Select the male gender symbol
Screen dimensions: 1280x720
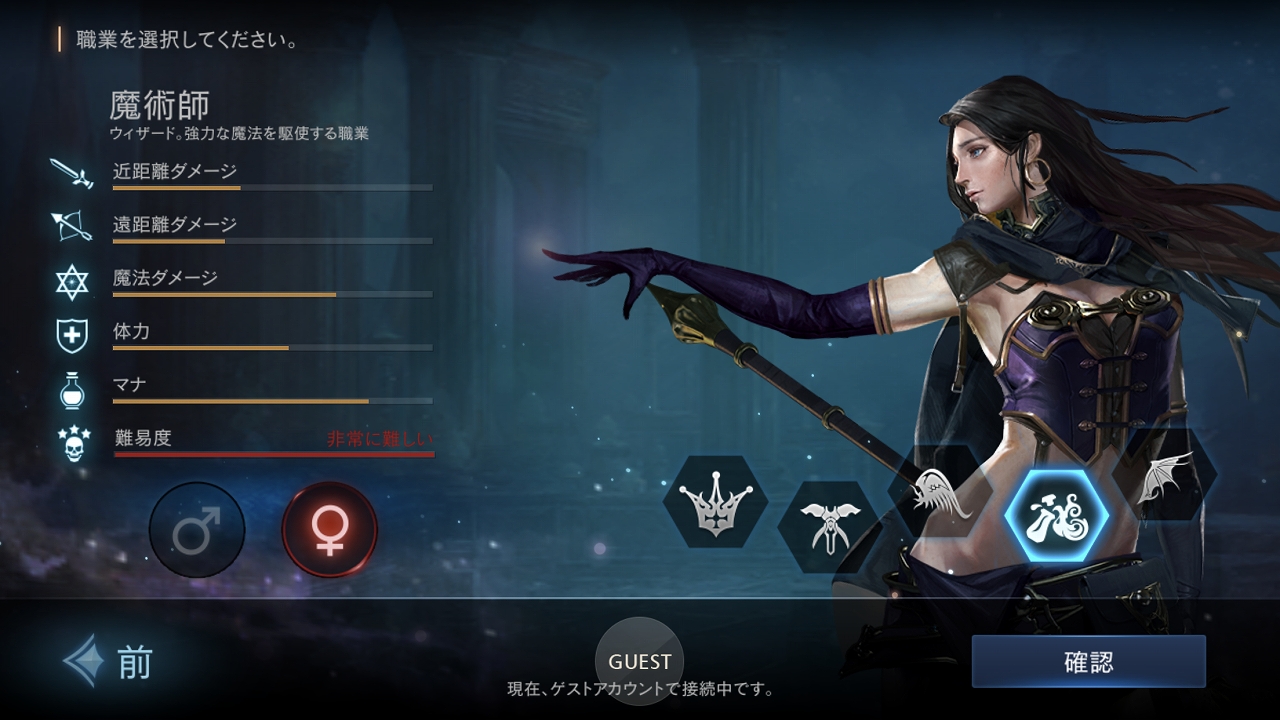197,530
